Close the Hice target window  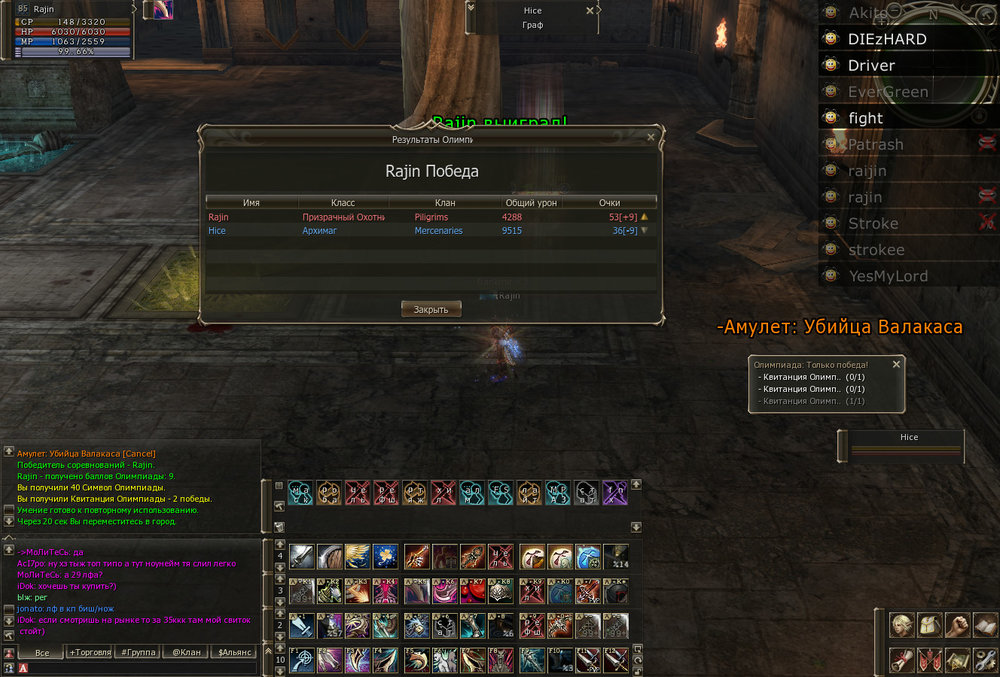pos(590,11)
